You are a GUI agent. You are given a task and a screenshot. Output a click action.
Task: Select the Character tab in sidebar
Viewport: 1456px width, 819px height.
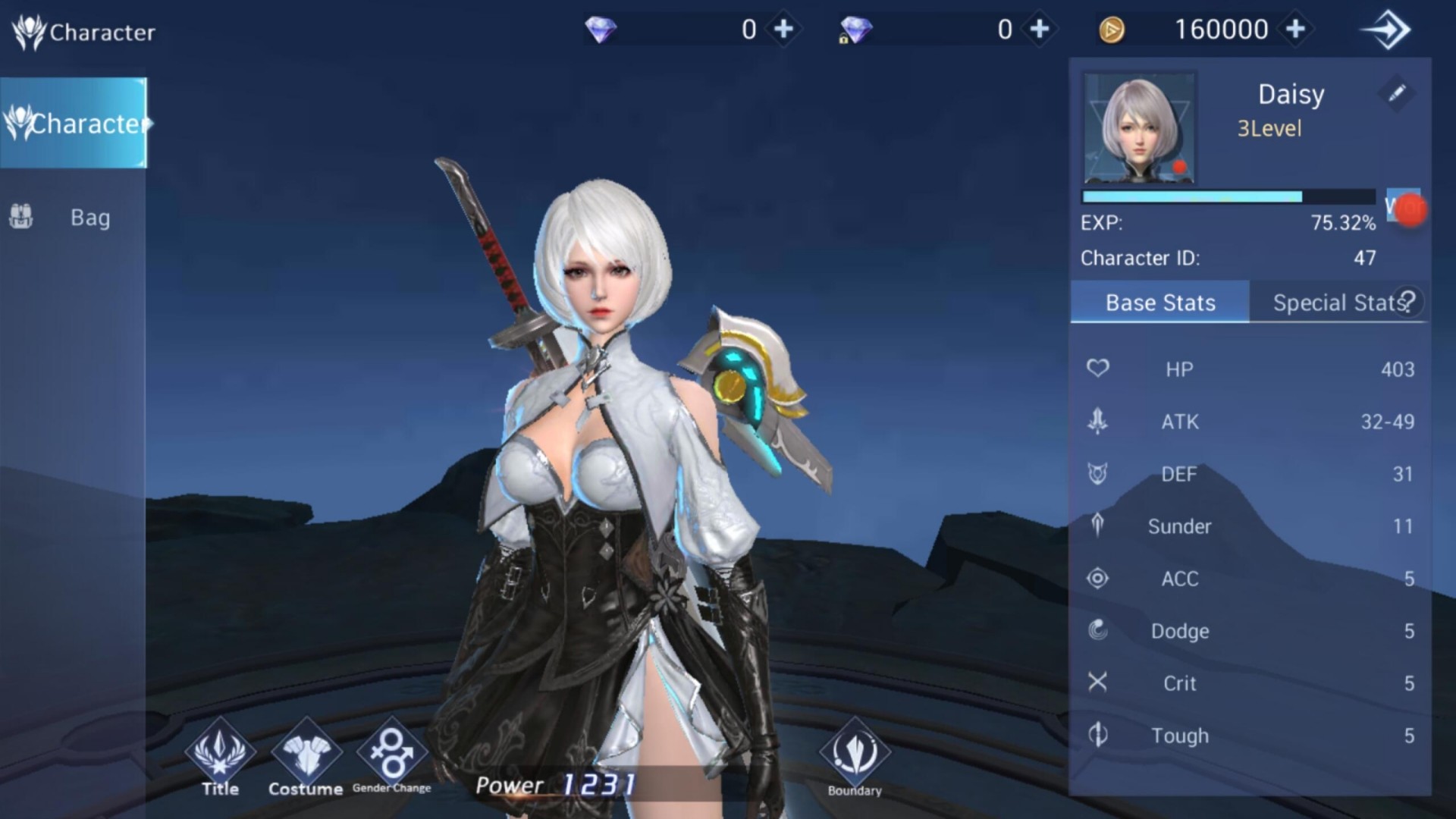[x=74, y=123]
